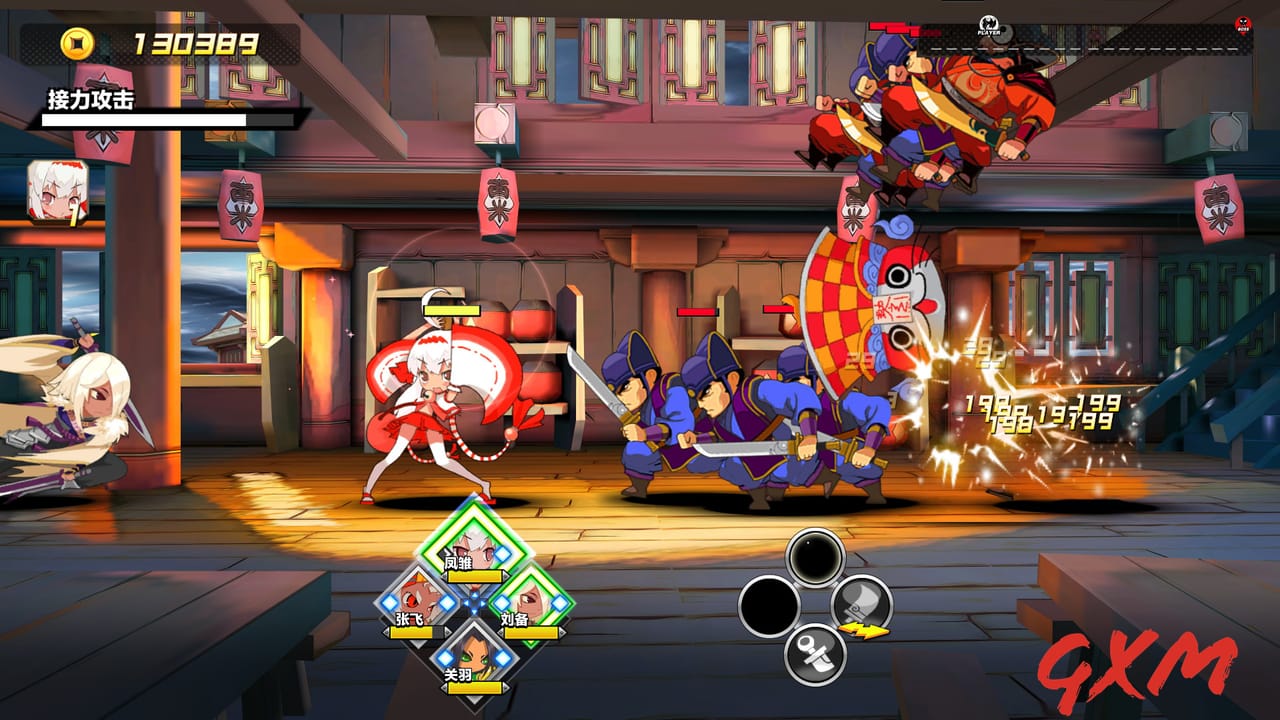Click the yellow health bar above the heroine
This screenshot has width=1280, height=720.
[x=450, y=312]
